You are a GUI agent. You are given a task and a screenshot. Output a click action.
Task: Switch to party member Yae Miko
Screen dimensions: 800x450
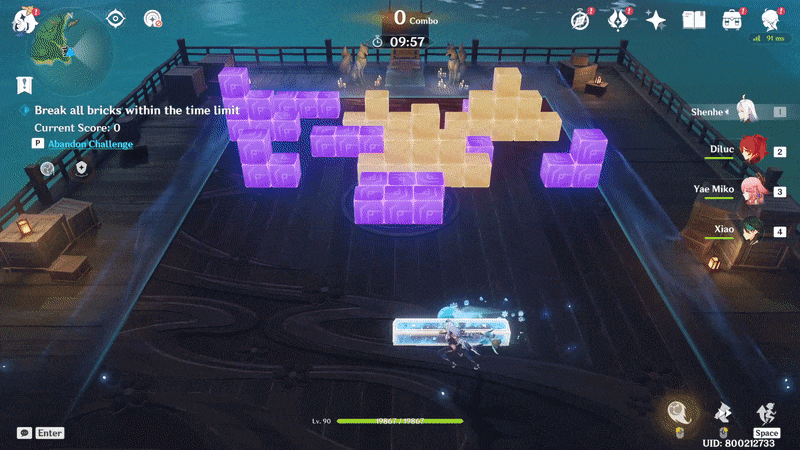(x=752, y=191)
